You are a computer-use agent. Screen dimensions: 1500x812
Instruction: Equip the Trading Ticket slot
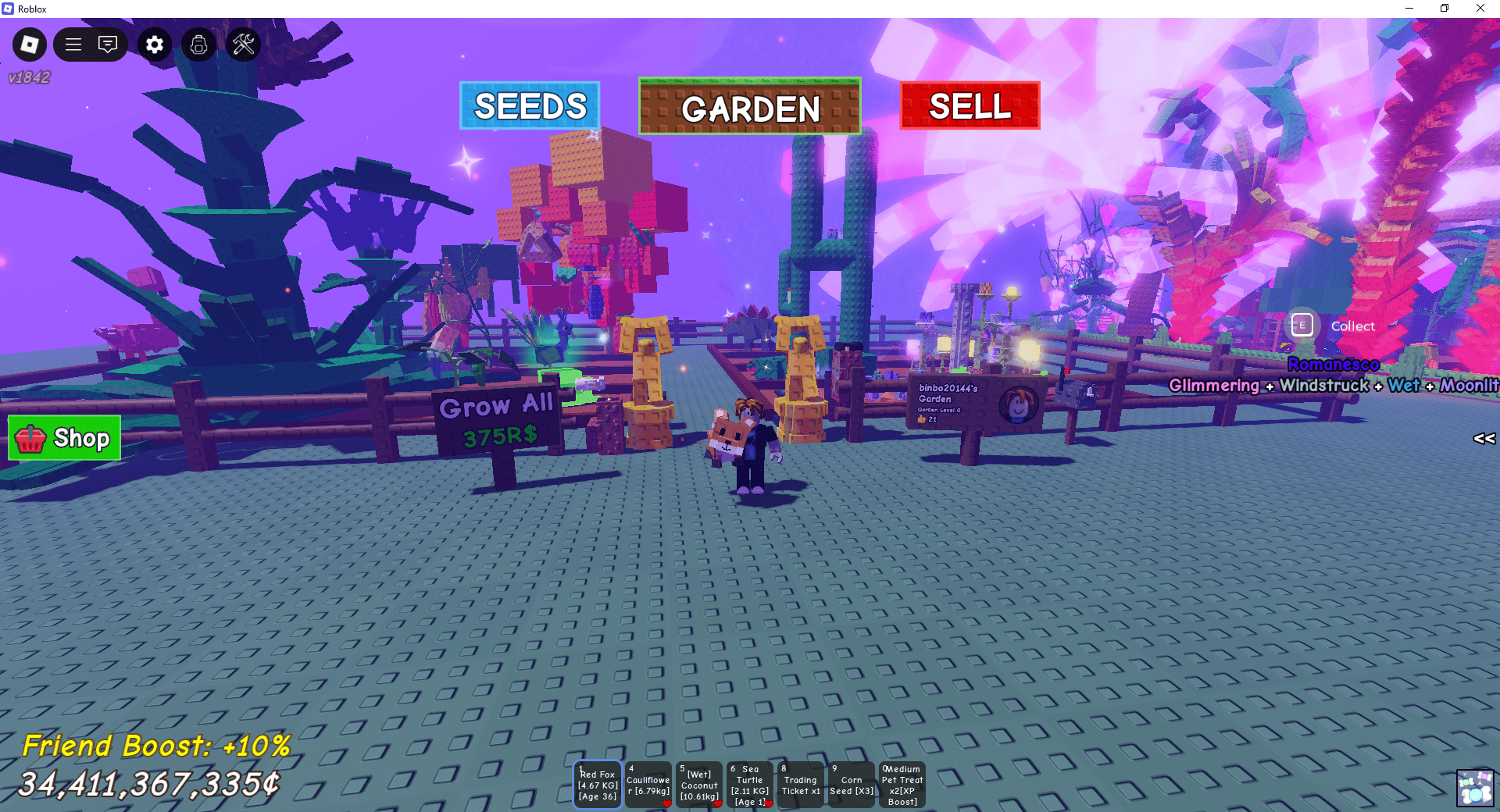point(800,785)
